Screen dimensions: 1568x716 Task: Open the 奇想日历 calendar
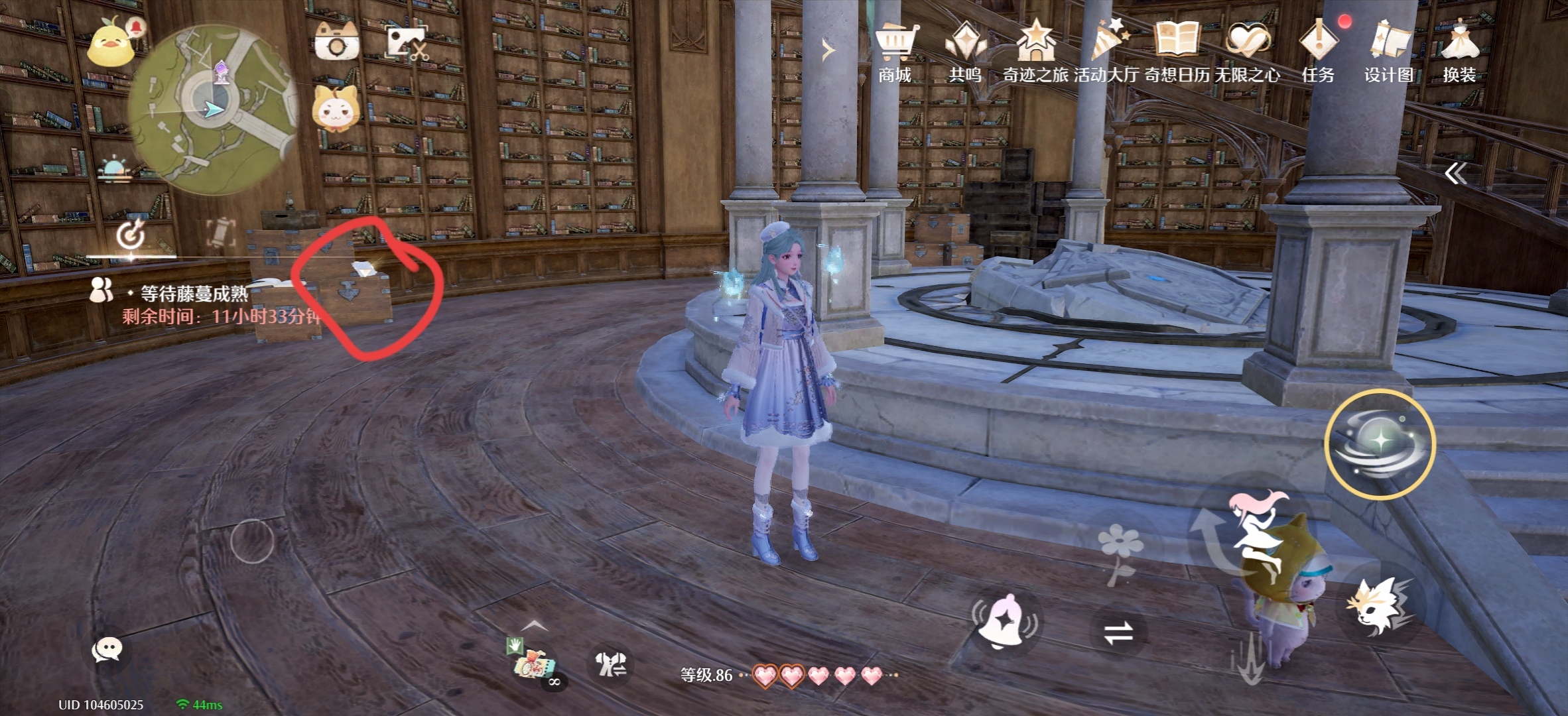point(1177,52)
